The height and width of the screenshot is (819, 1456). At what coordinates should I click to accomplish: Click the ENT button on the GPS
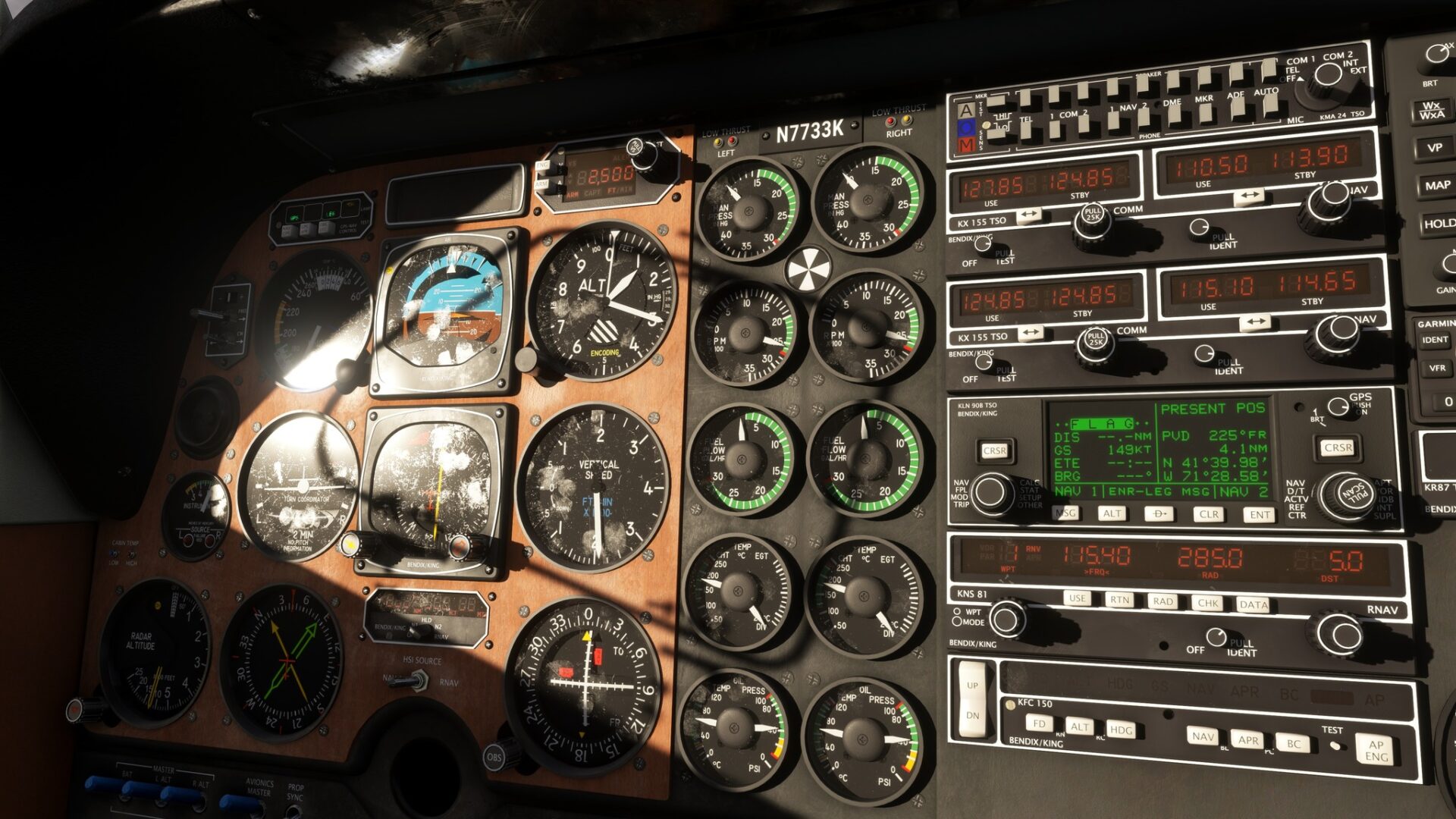click(x=1260, y=515)
